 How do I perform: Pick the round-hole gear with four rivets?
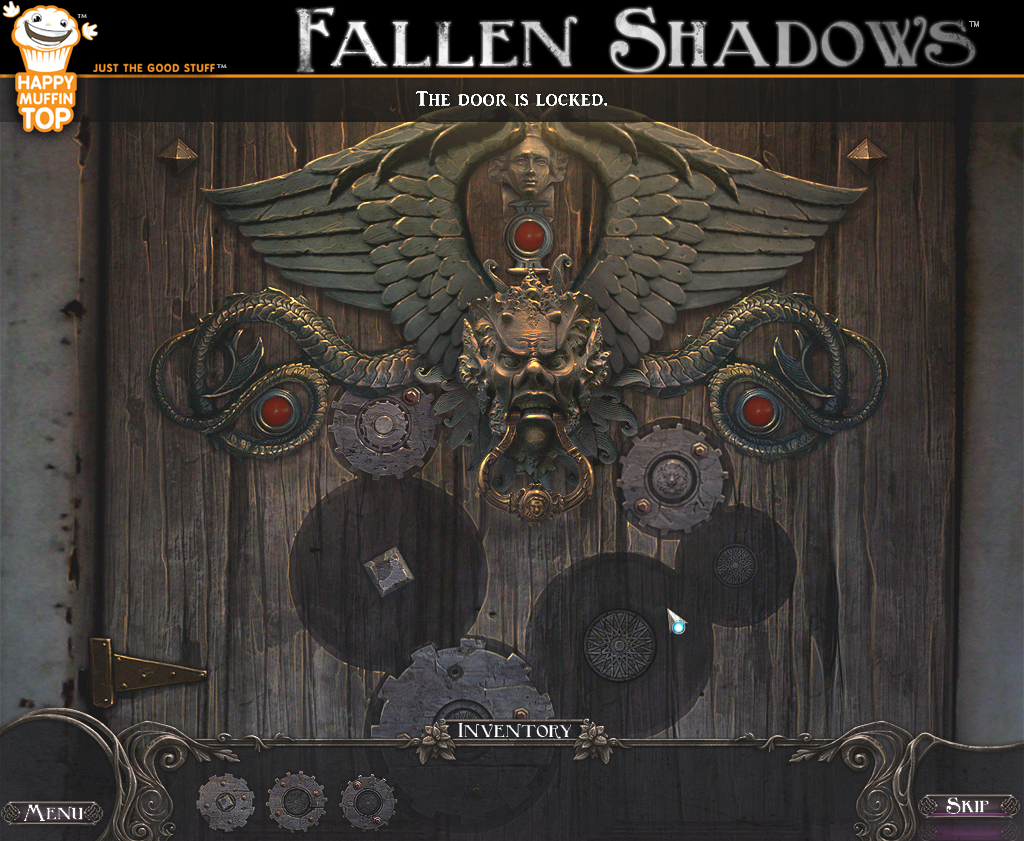tap(296, 802)
